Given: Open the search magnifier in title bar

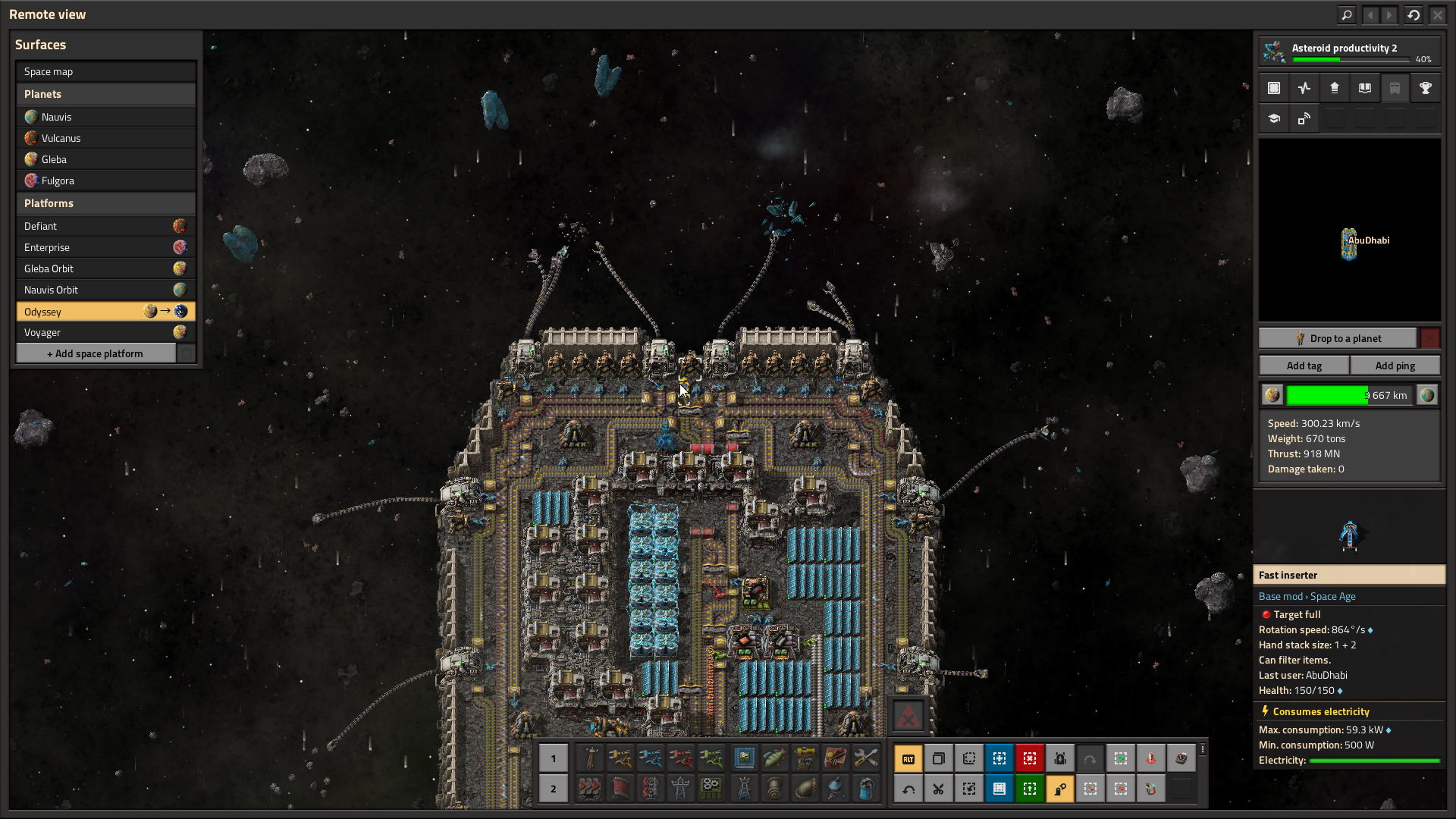Looking at the screenshot, I should 1346,14.
